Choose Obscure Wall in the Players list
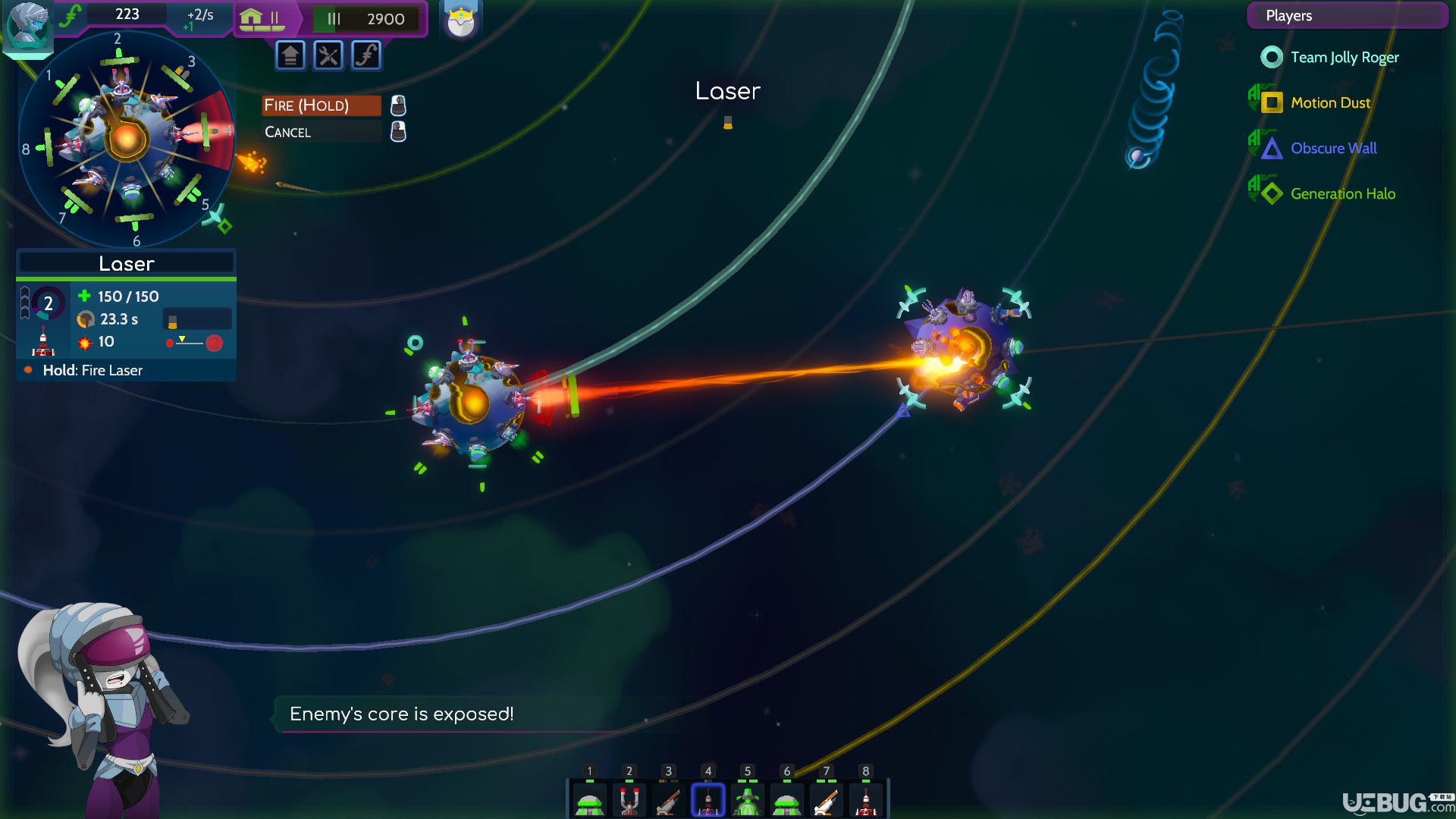Screen dimensions: 1456x819 1333,149
